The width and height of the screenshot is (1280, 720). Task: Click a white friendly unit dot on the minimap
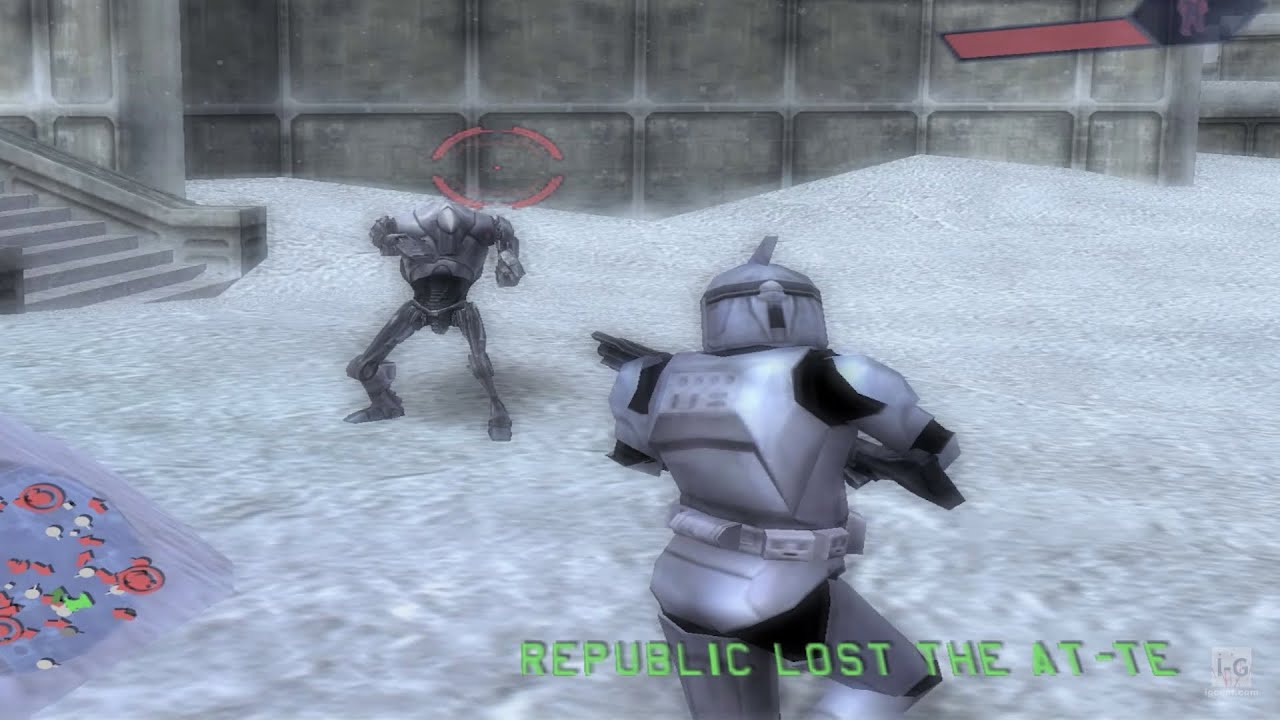coord(83,519)
